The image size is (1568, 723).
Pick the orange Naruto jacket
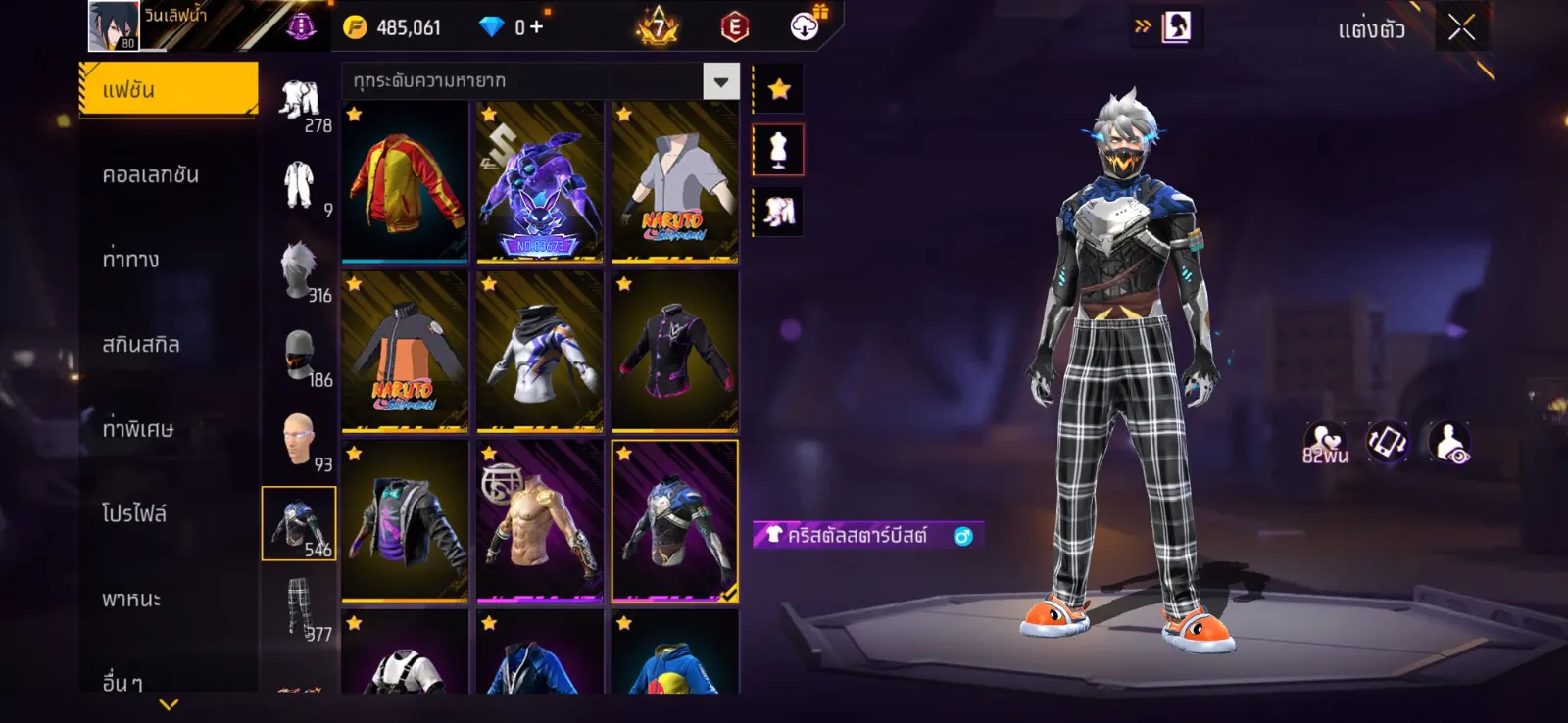405,352
